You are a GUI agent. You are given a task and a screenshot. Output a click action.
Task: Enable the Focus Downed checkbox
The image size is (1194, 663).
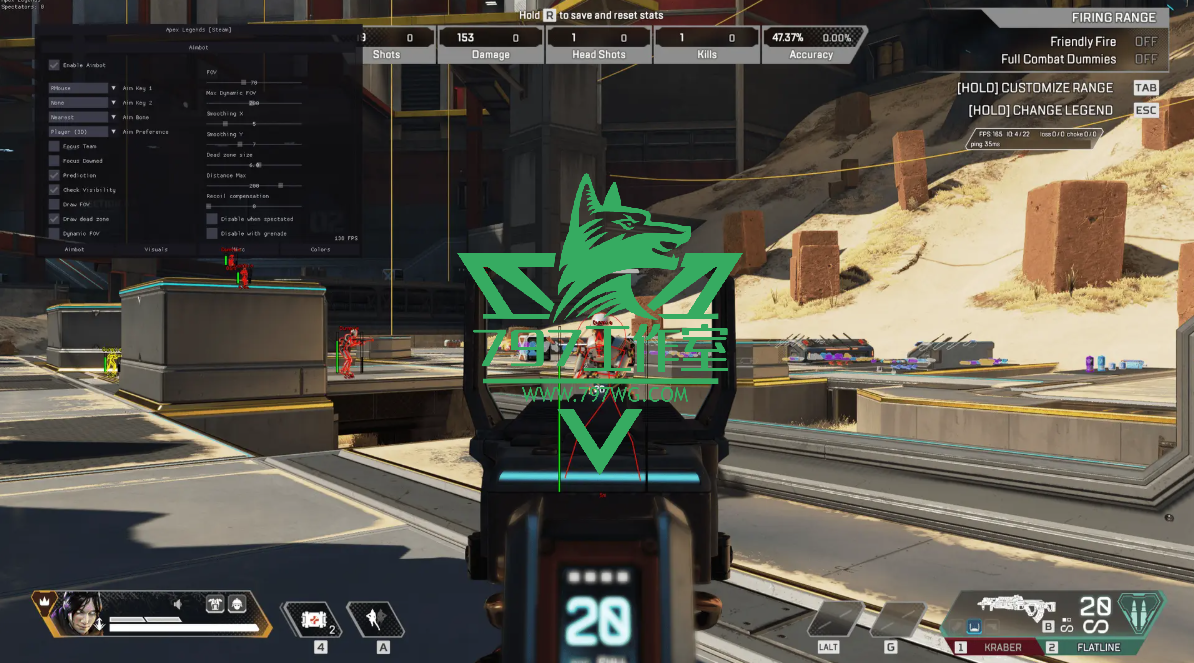pyautogui.click(x=54, y=160)
